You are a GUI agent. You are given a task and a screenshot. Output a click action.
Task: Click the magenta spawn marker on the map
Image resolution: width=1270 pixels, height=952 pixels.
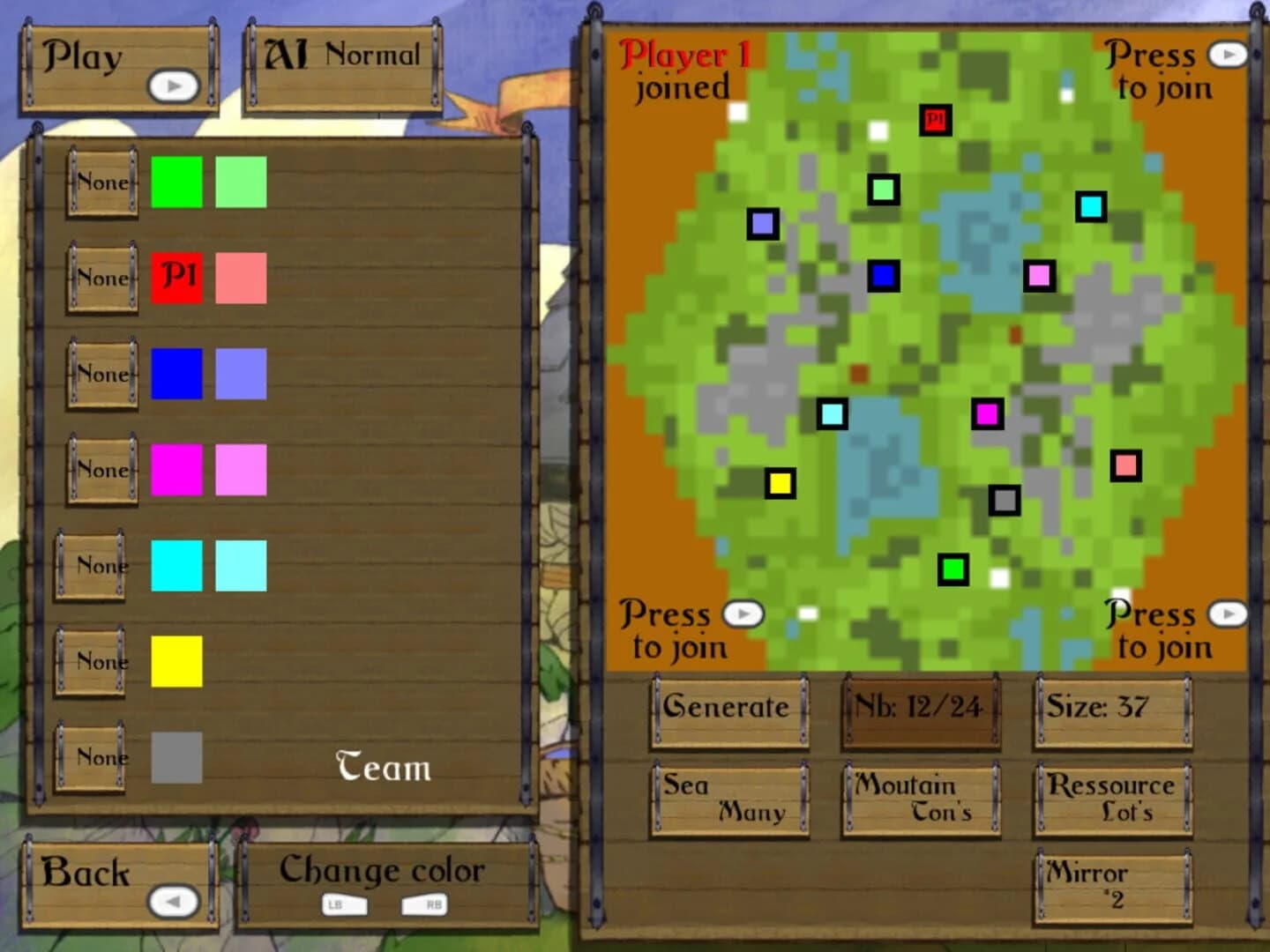click(988, 414)
